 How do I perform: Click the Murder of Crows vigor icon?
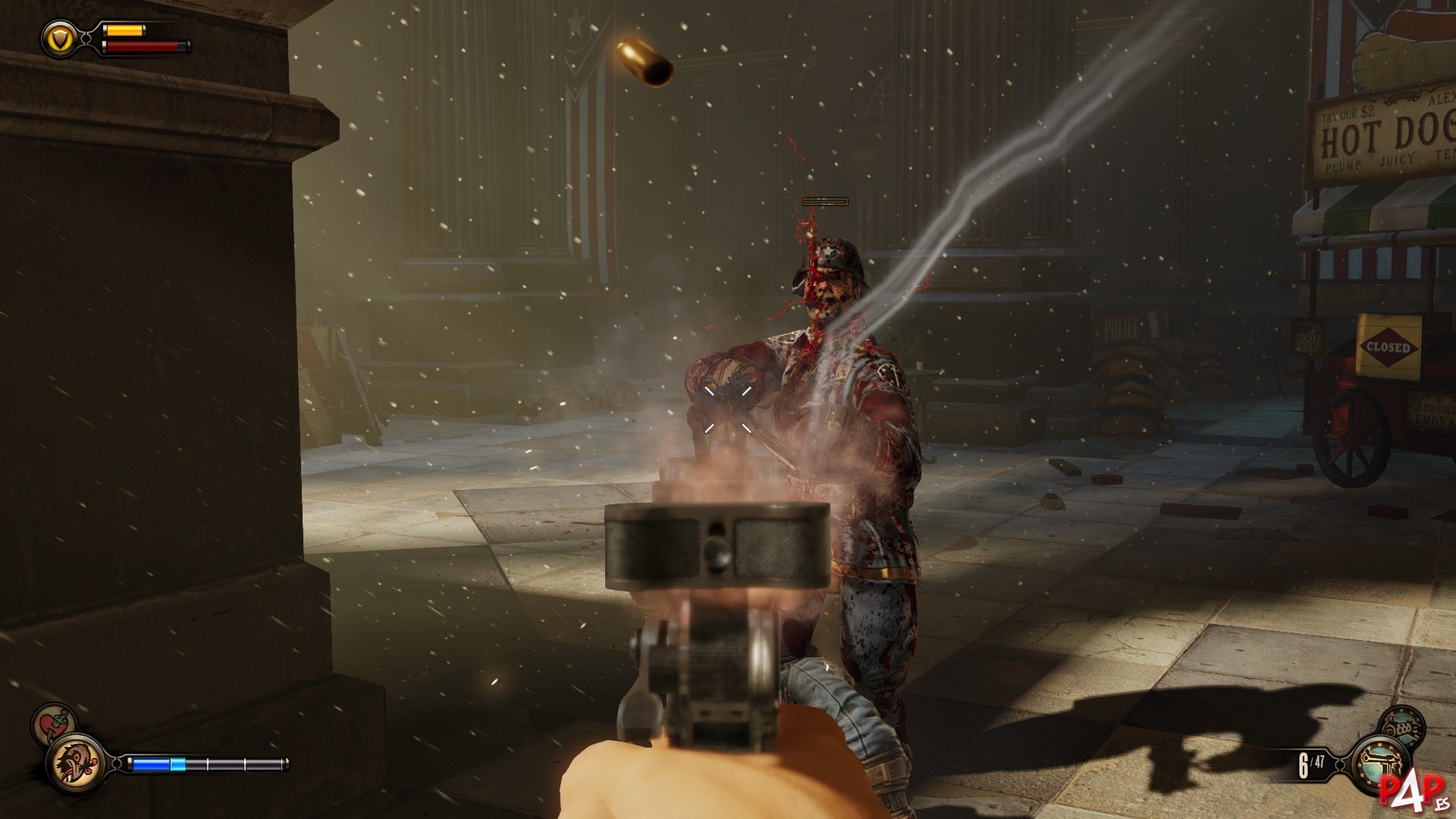tap(78, 763)
